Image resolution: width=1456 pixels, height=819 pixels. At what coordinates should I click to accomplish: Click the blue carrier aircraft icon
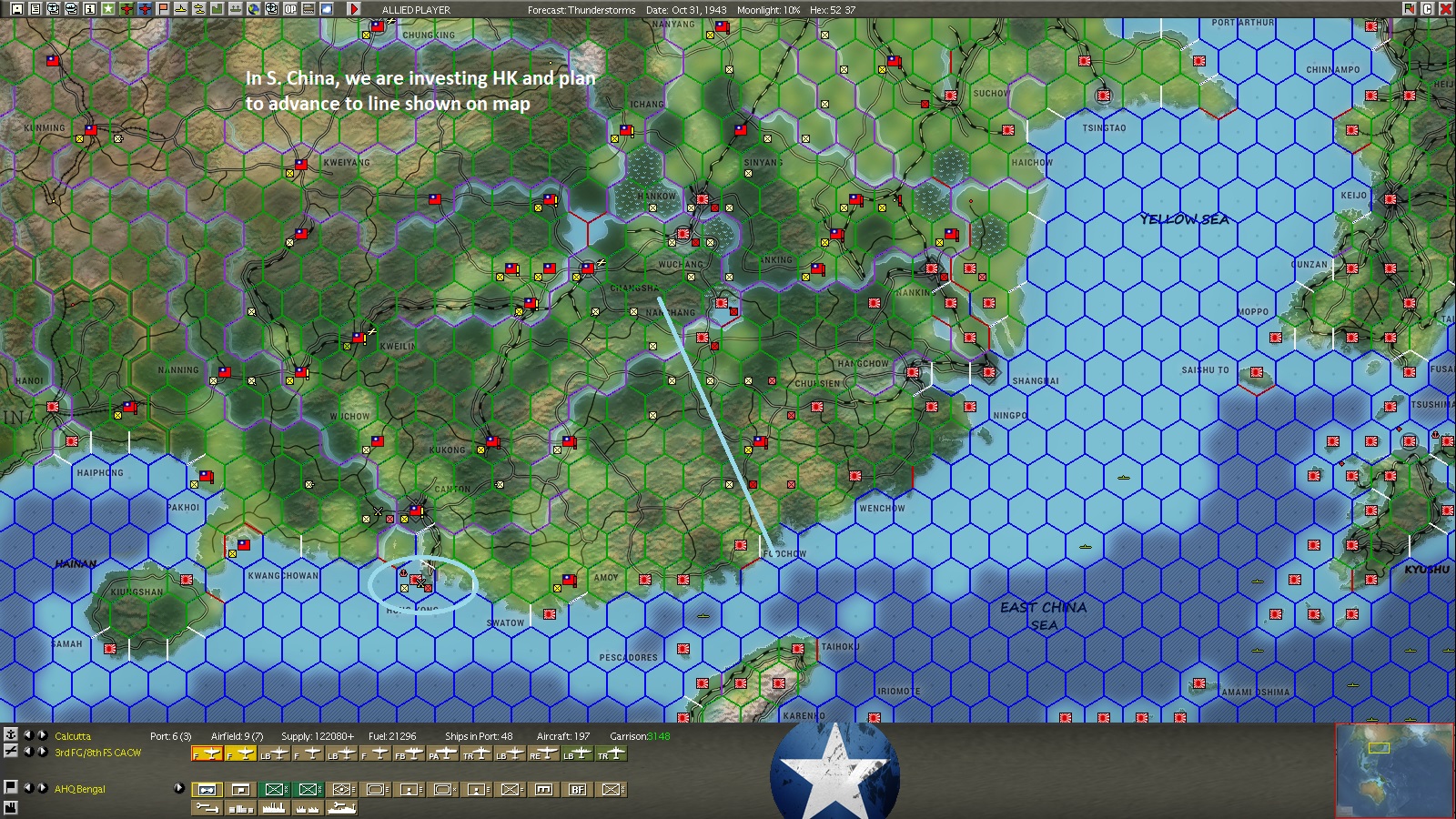pyautogui.click(x=143, y=7)
